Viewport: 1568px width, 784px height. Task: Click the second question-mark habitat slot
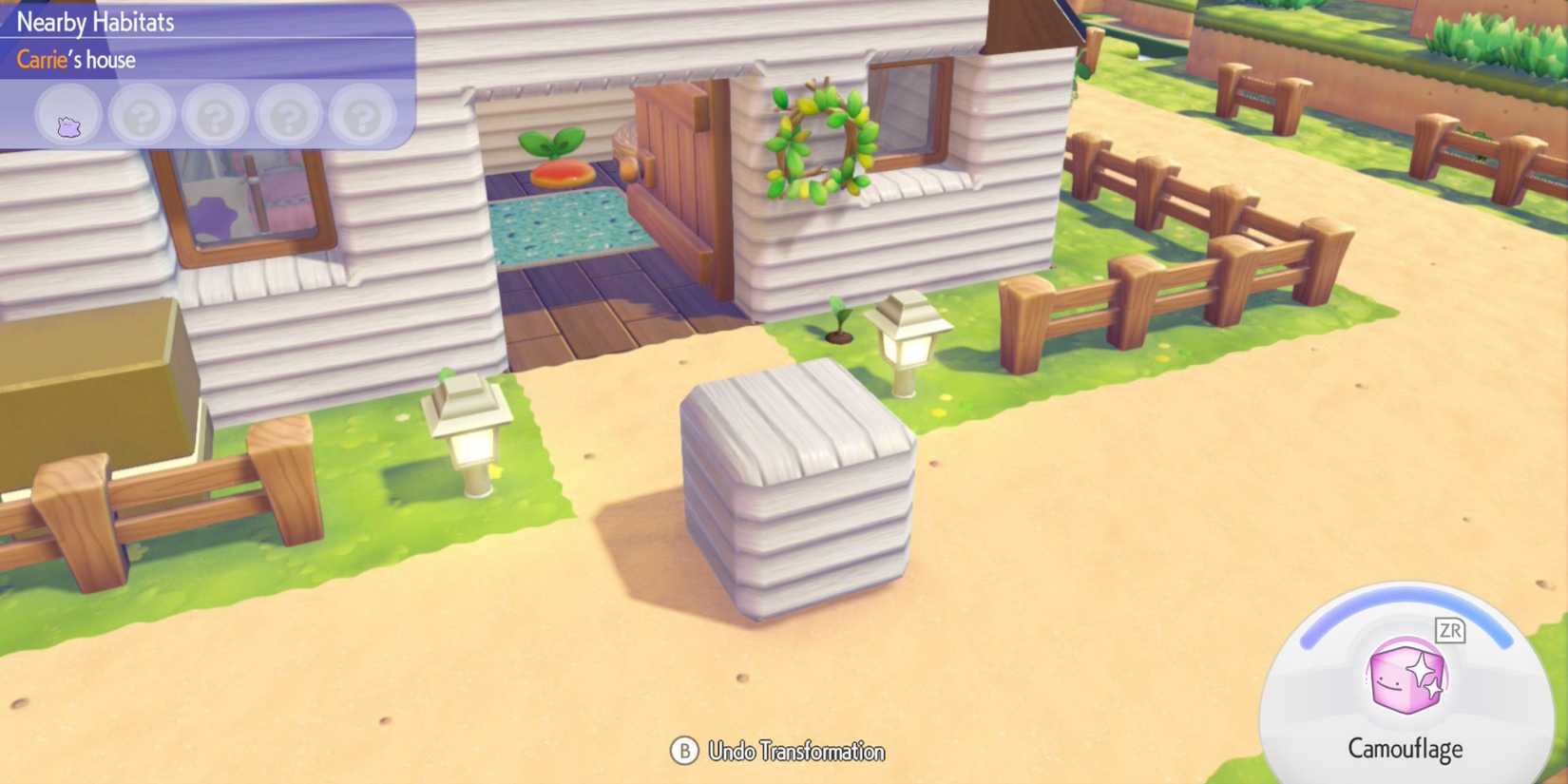click(x=214, y=114)
